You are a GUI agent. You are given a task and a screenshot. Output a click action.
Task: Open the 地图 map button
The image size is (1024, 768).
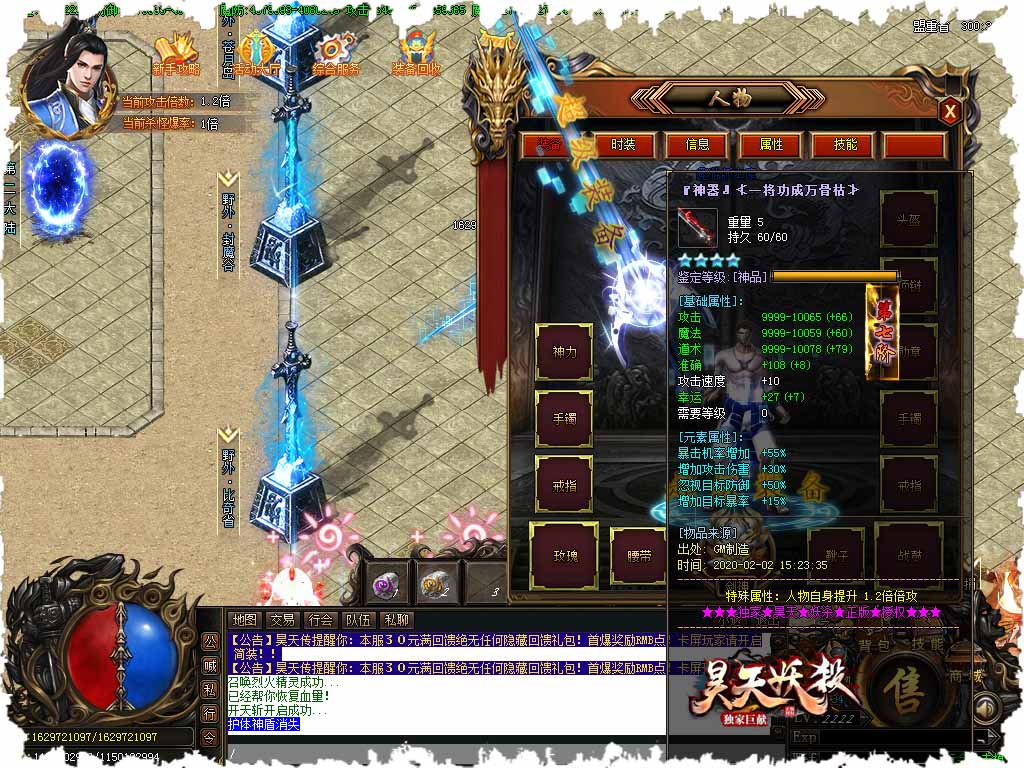tap(243, 620)
